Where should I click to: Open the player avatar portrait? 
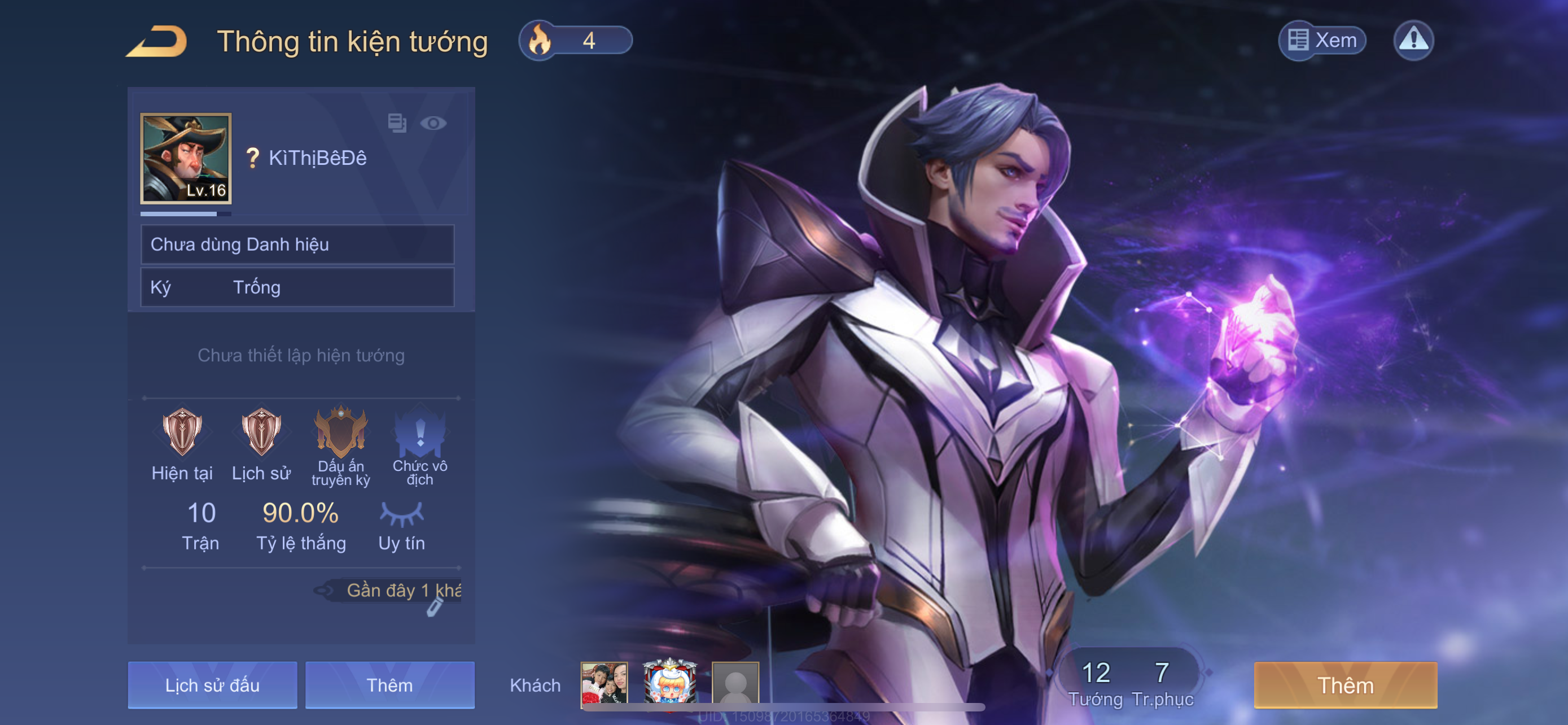186,158
